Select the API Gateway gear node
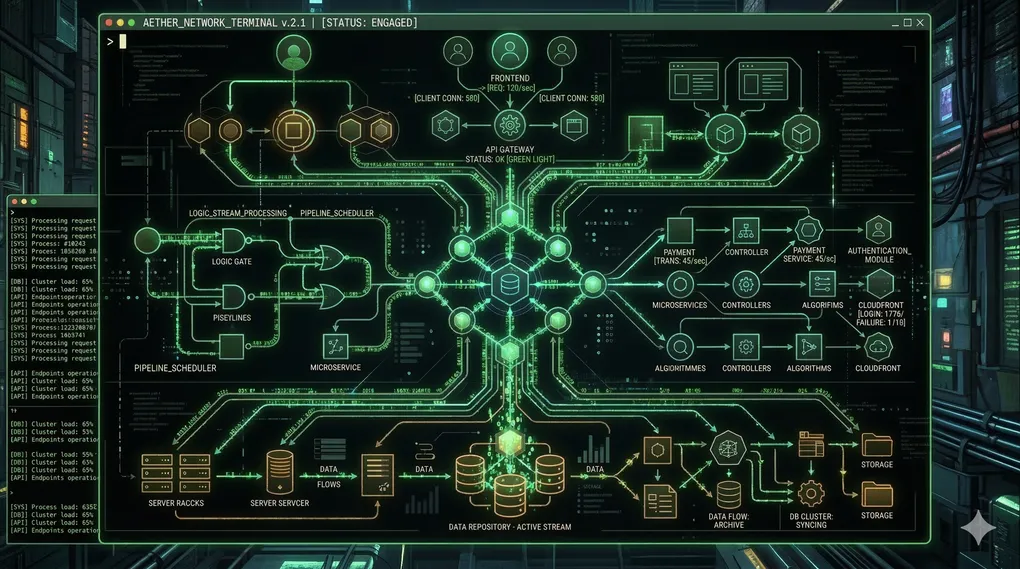This screenshot has width=1020, height=569. tap(510, 125)
